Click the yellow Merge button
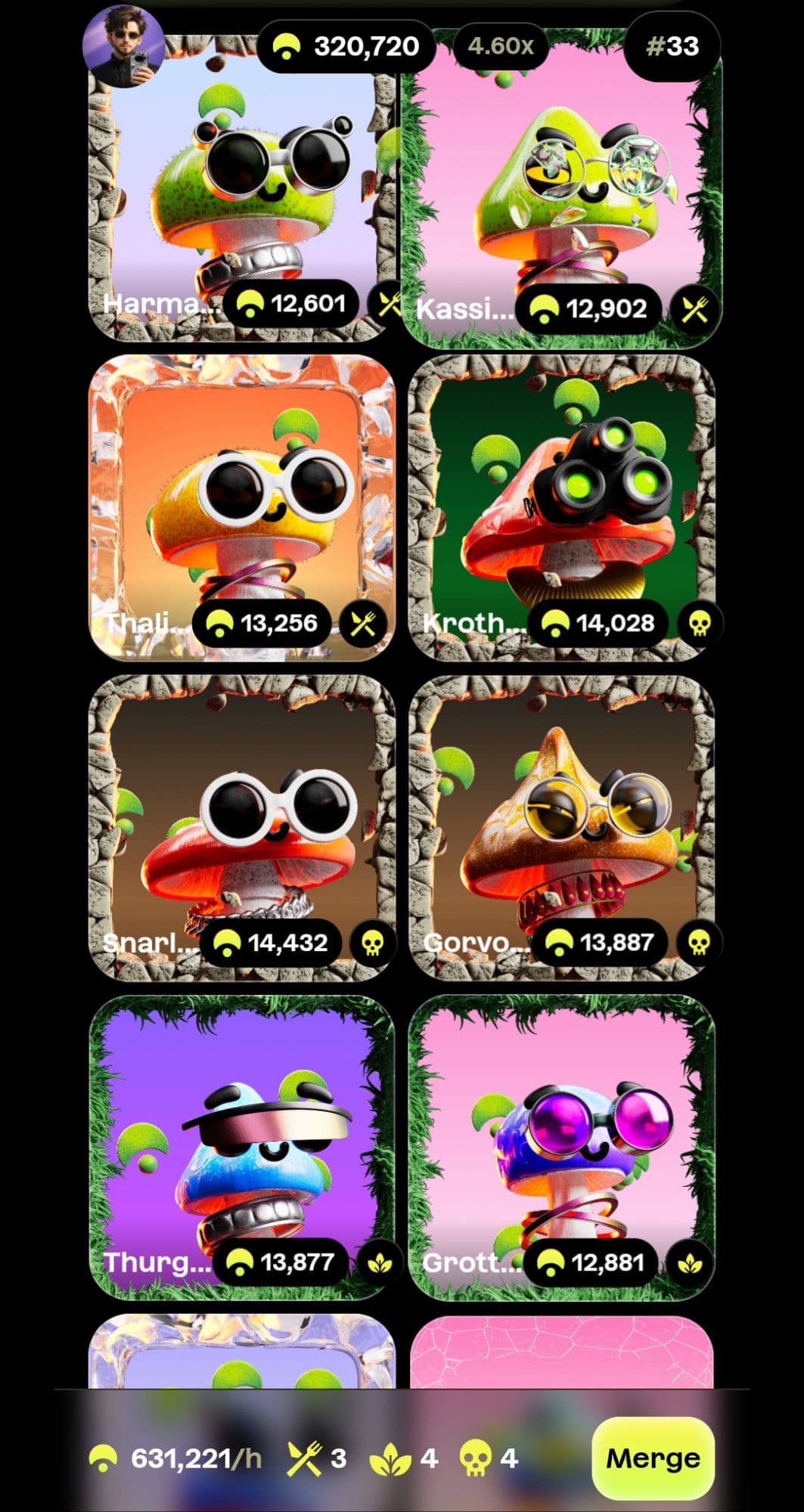 653,1458
